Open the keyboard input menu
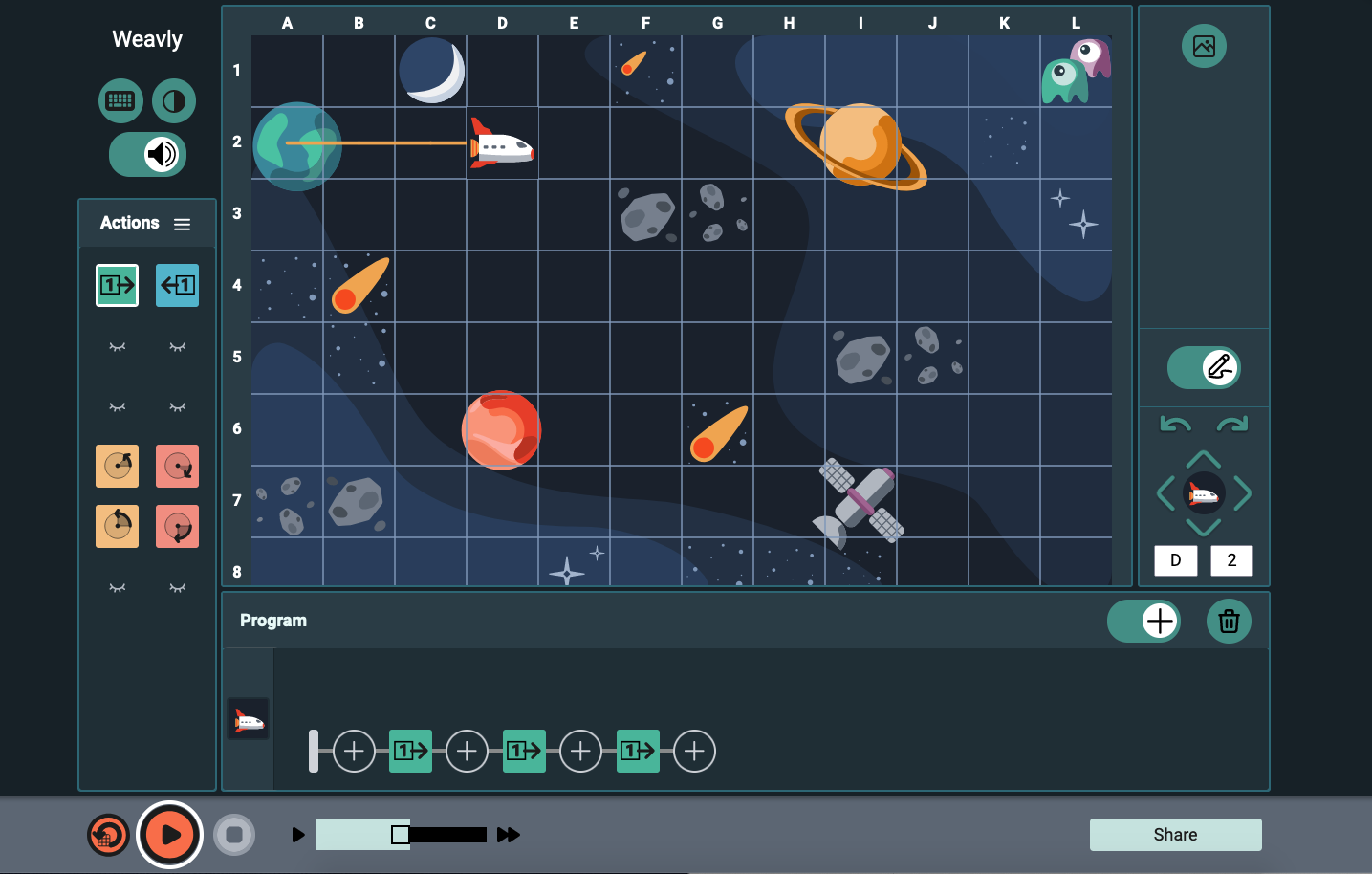1372x874 pixels. (120, 100)
